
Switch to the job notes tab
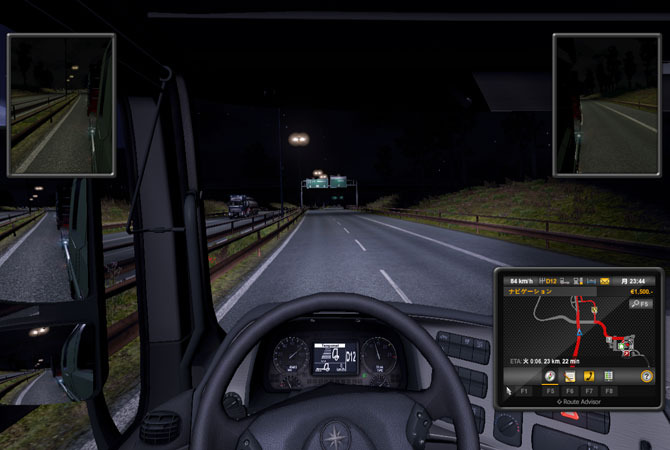[x=569, y=376]
